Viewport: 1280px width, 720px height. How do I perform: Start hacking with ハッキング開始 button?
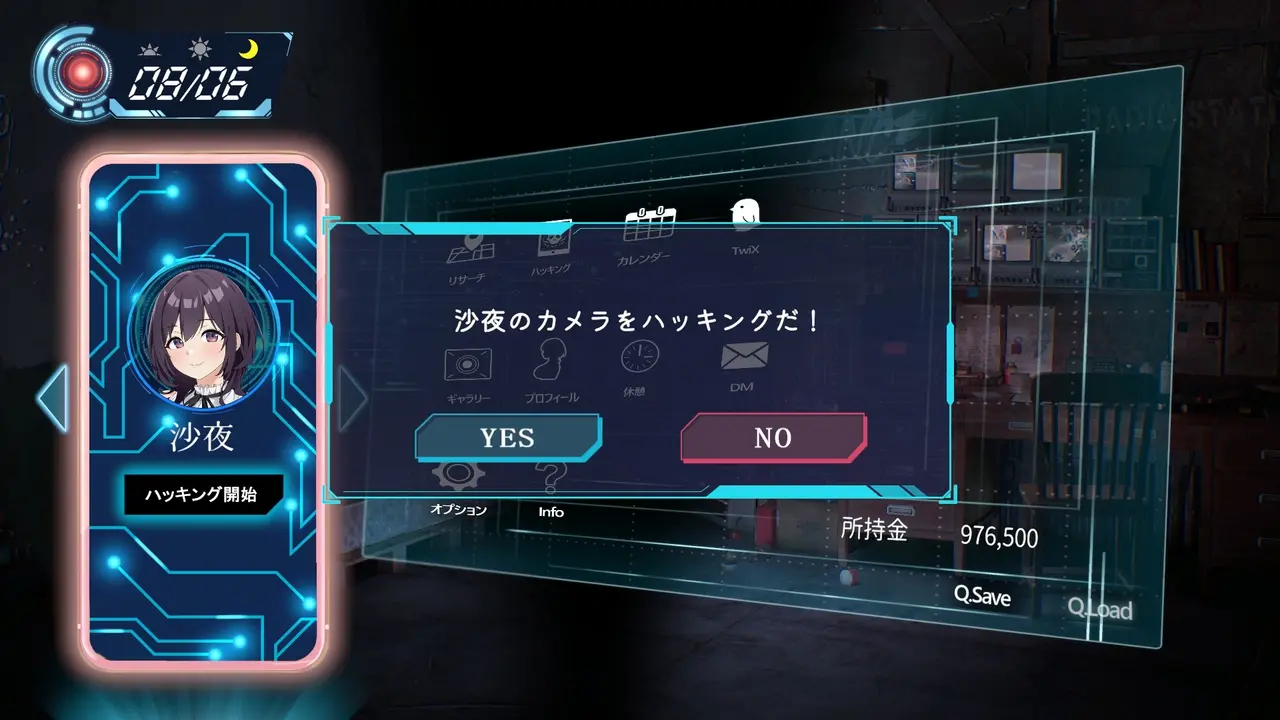(x=204, y=494)
